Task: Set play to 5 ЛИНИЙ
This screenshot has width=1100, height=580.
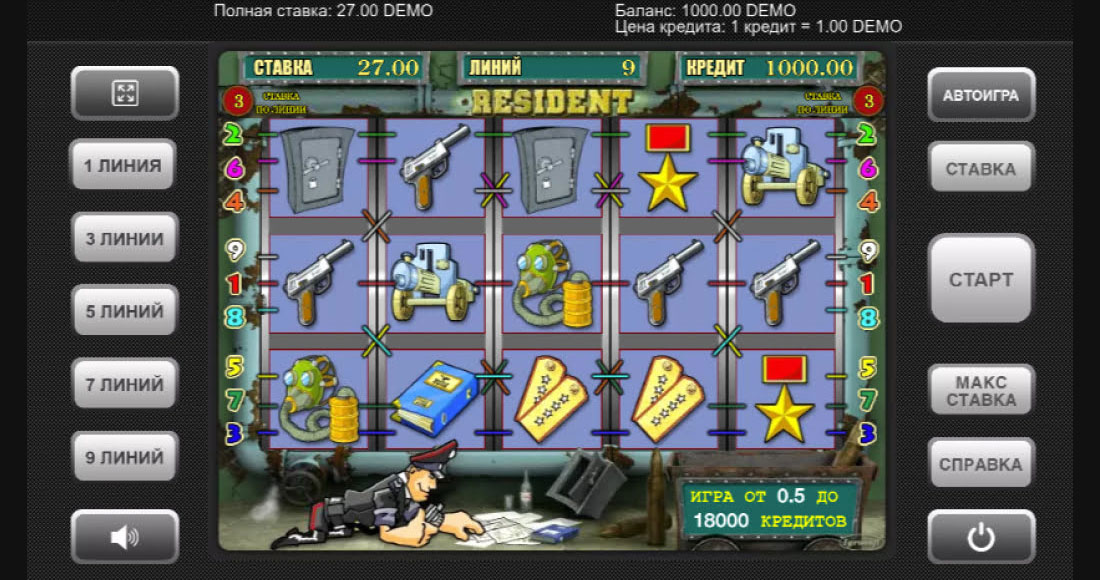Action: [x=124, y=311]
